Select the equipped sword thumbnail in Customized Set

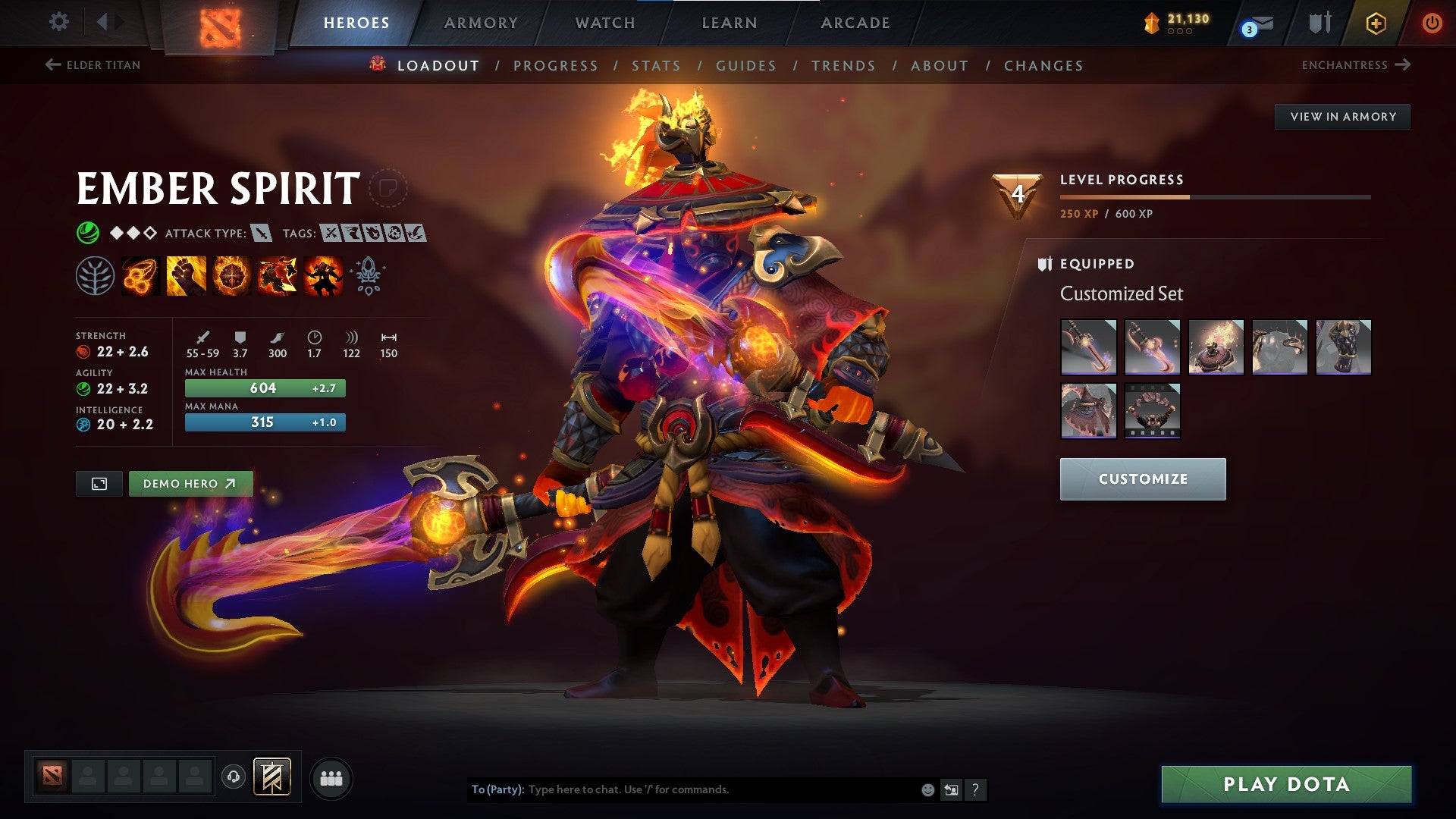1089,347
